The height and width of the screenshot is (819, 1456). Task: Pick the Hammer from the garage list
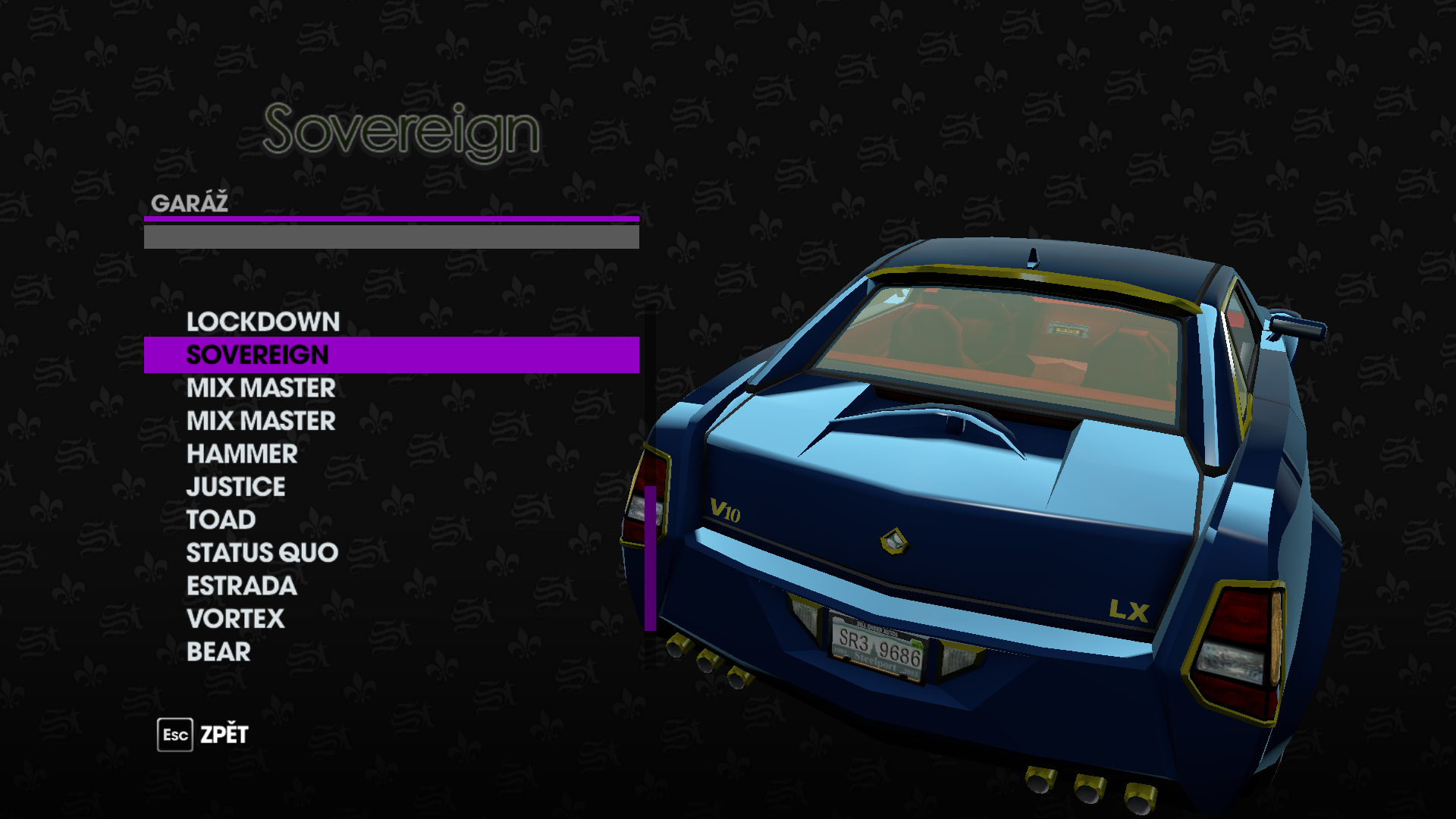tap(242, 453)
